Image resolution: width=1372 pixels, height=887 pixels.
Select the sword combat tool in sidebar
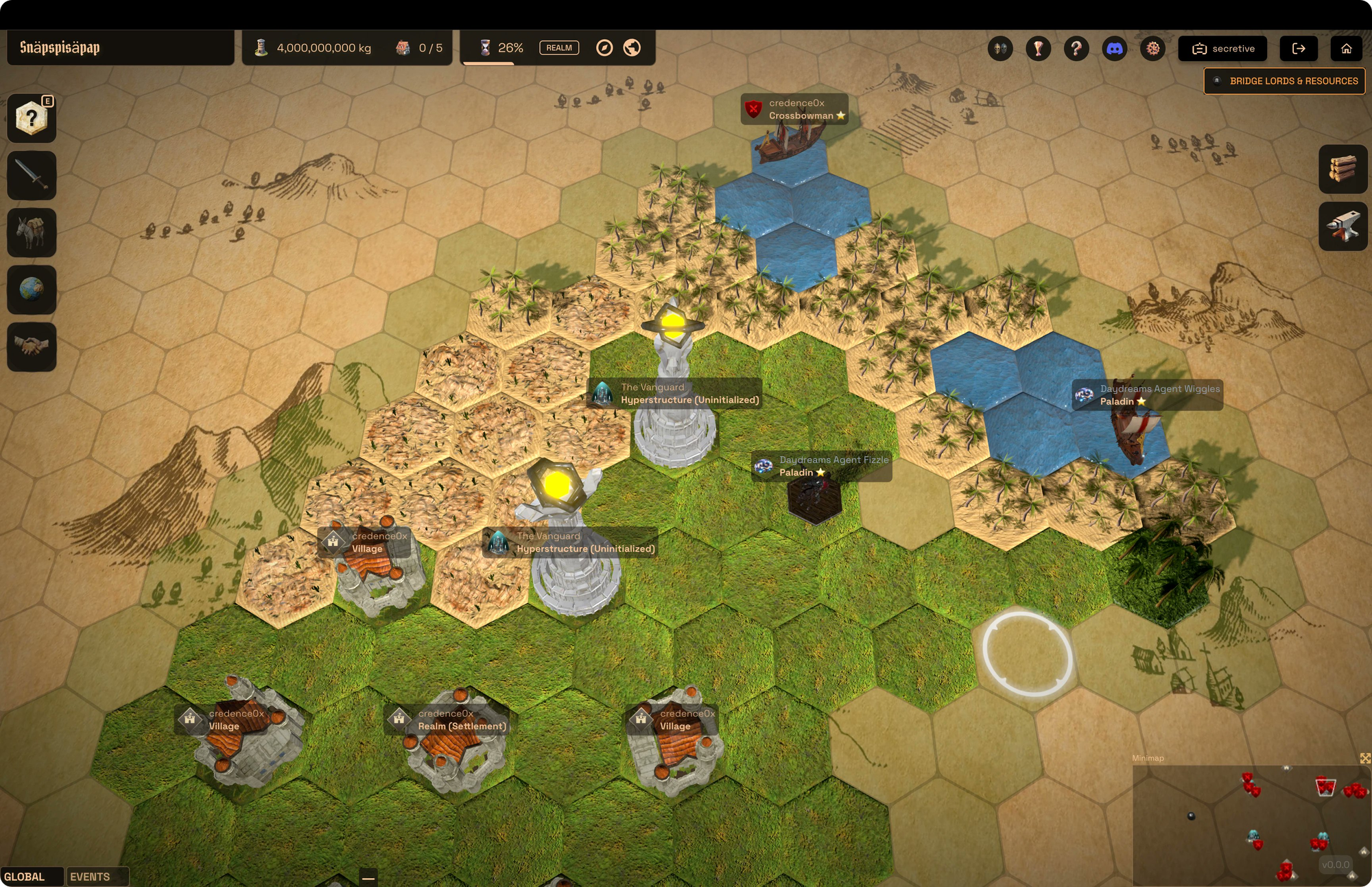(x=32, y=176)
